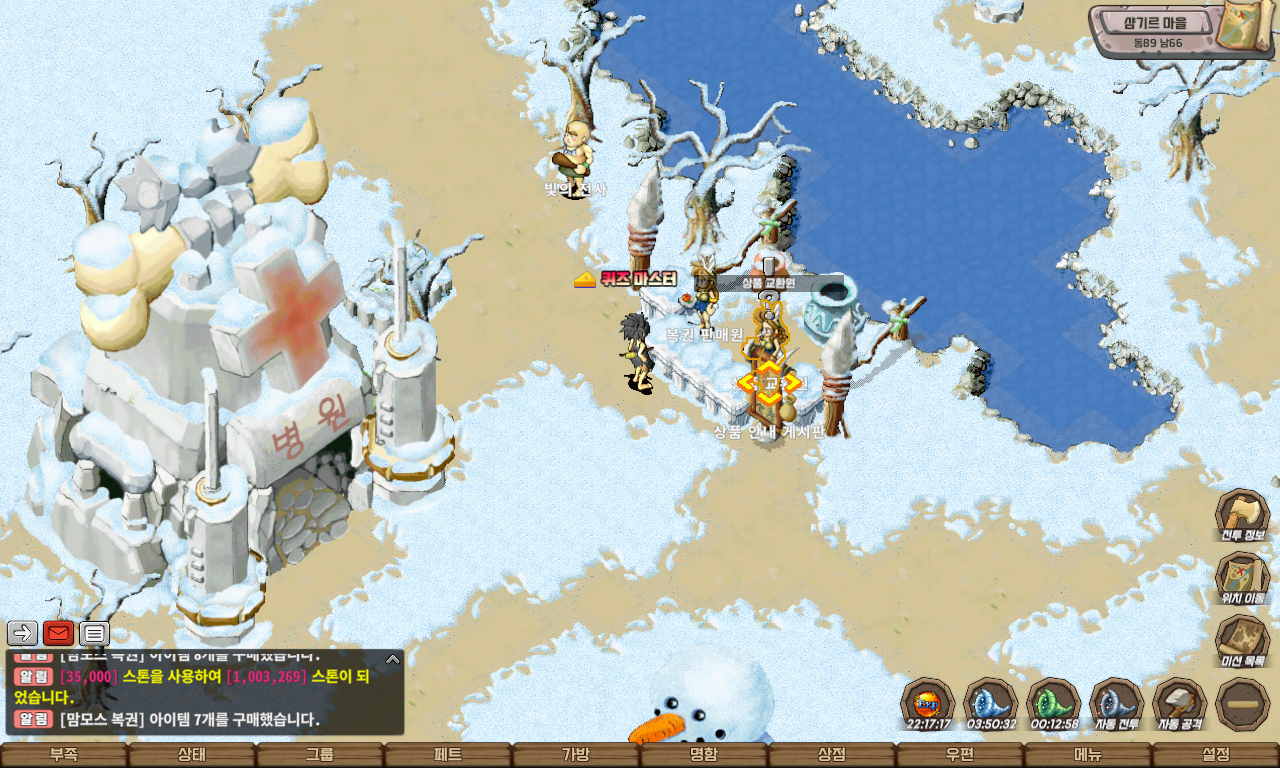Toggle 자동 공격 auto attack
1280x768 pixels.
click(x=1179, y=704)
